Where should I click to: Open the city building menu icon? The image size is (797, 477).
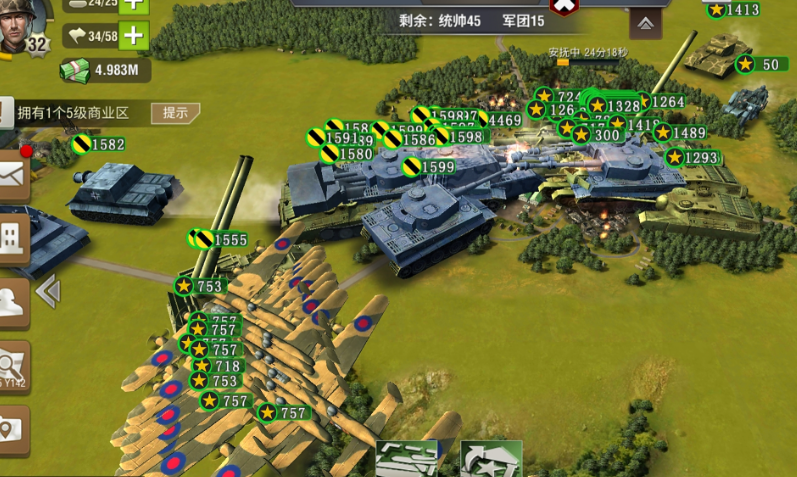coord(12,235)
